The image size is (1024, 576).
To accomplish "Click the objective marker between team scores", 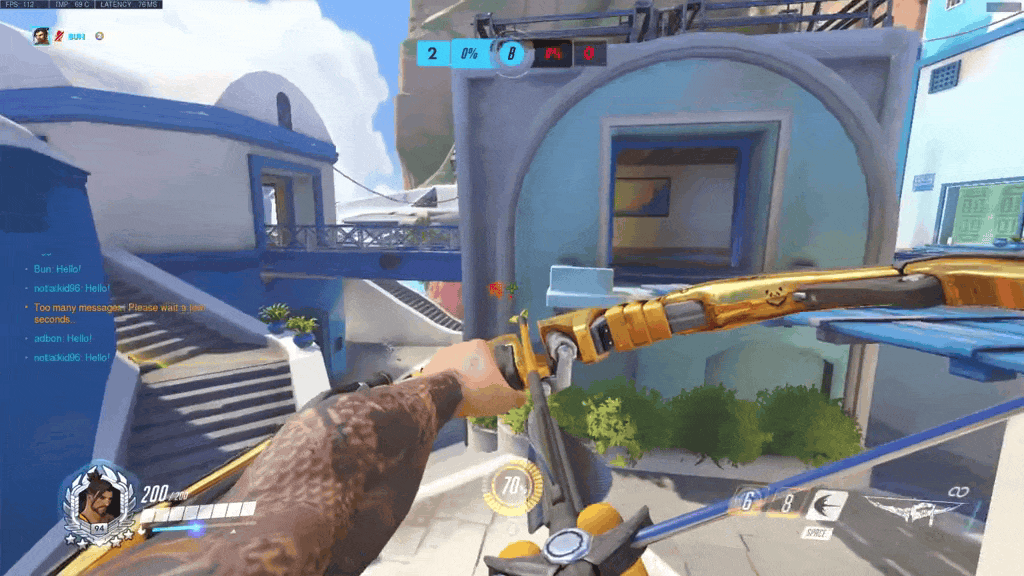I will [511, 53].
